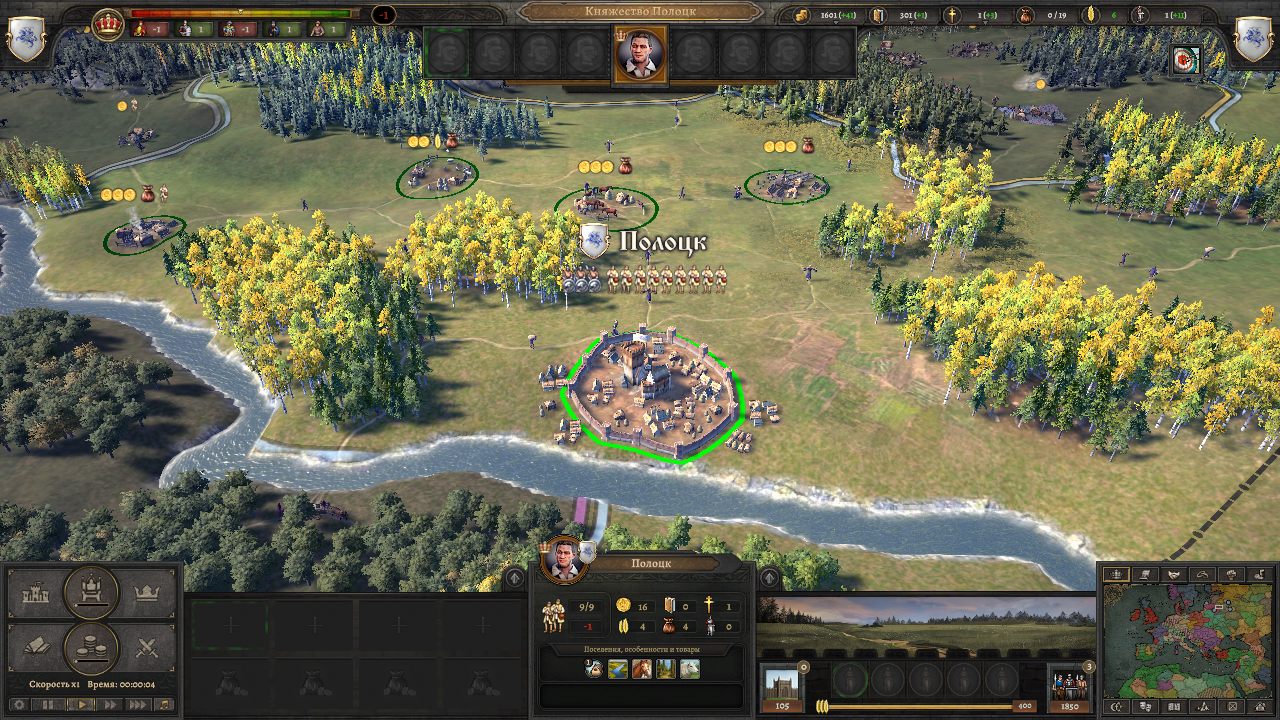The image size is (1280, 720).
Task: Select the crown filter above the minimap
Action: point(1117,574)
